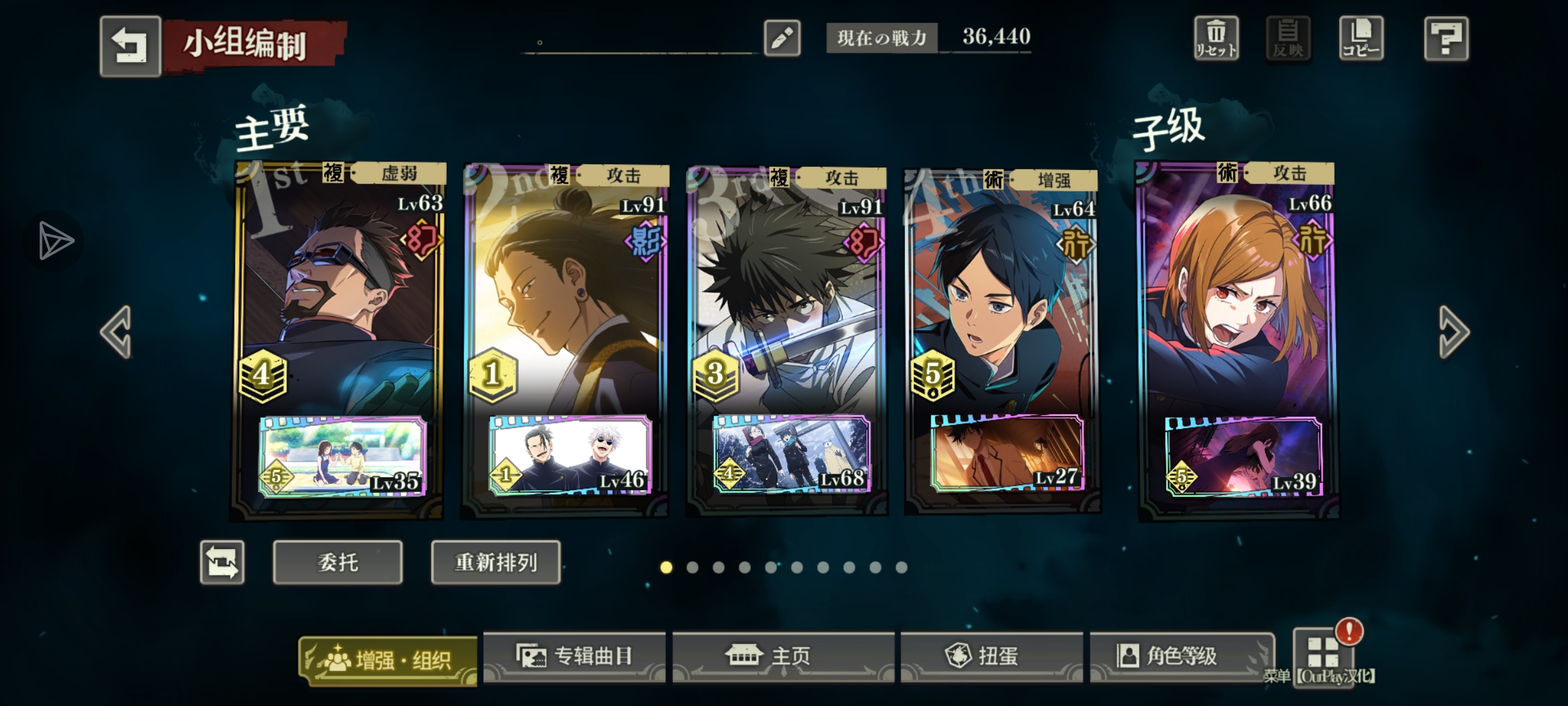Click the 重新排列 button
1568x706 pixels.
pos(495,562)
